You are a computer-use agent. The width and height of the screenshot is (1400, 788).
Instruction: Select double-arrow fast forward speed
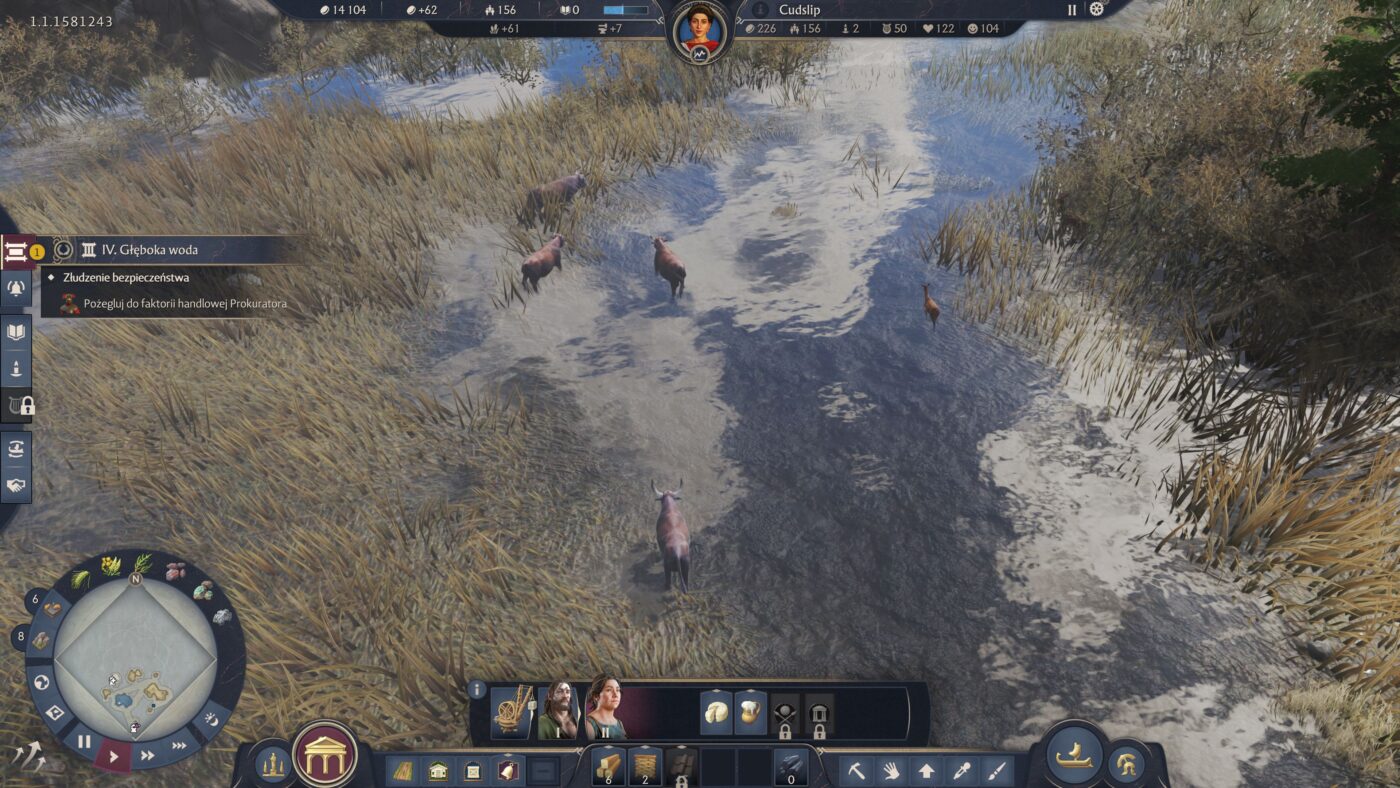(147, 755)
